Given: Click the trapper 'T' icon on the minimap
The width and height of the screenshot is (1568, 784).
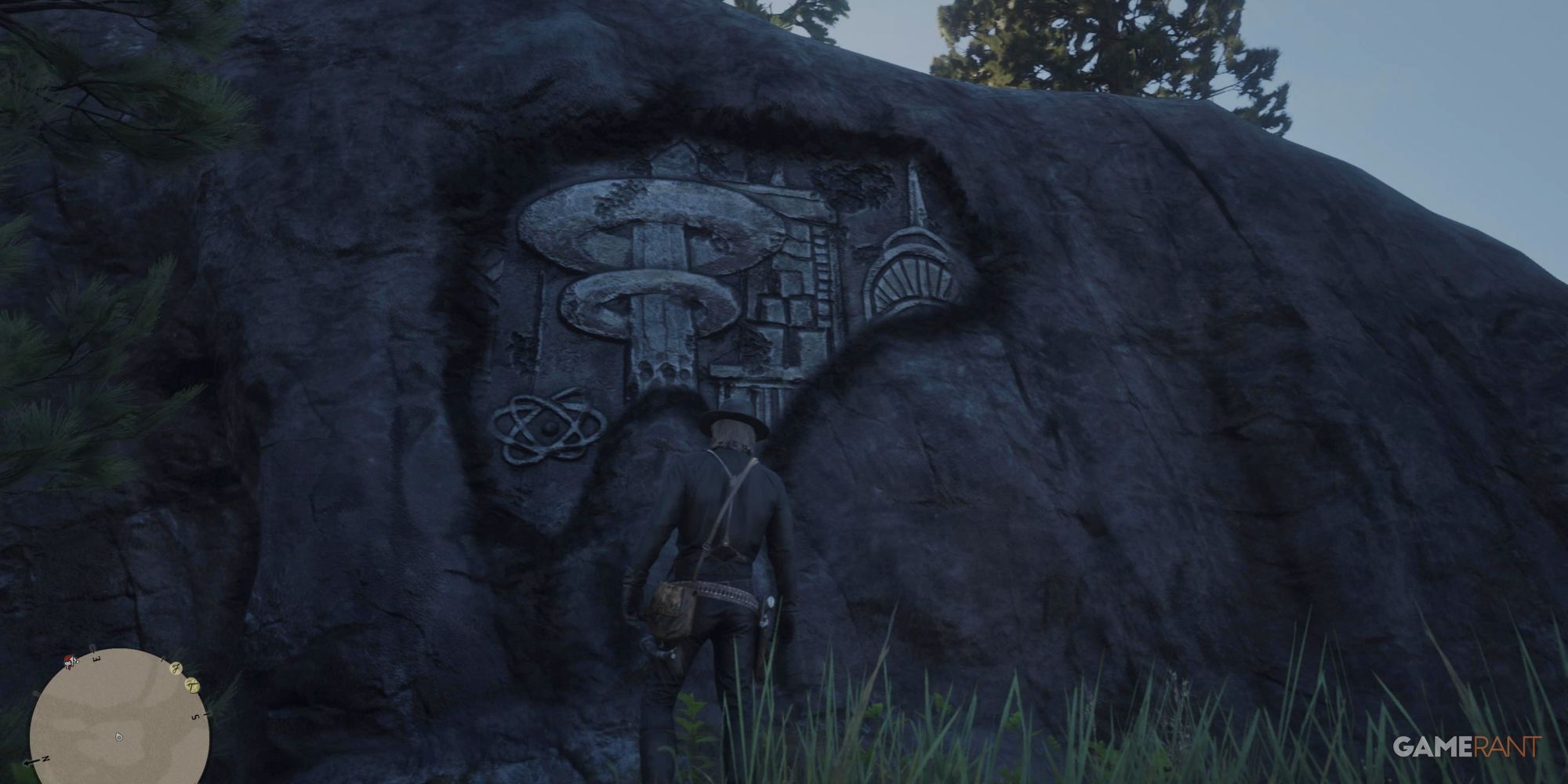Looking at the screenshot, I should click(x=192, y=685).
